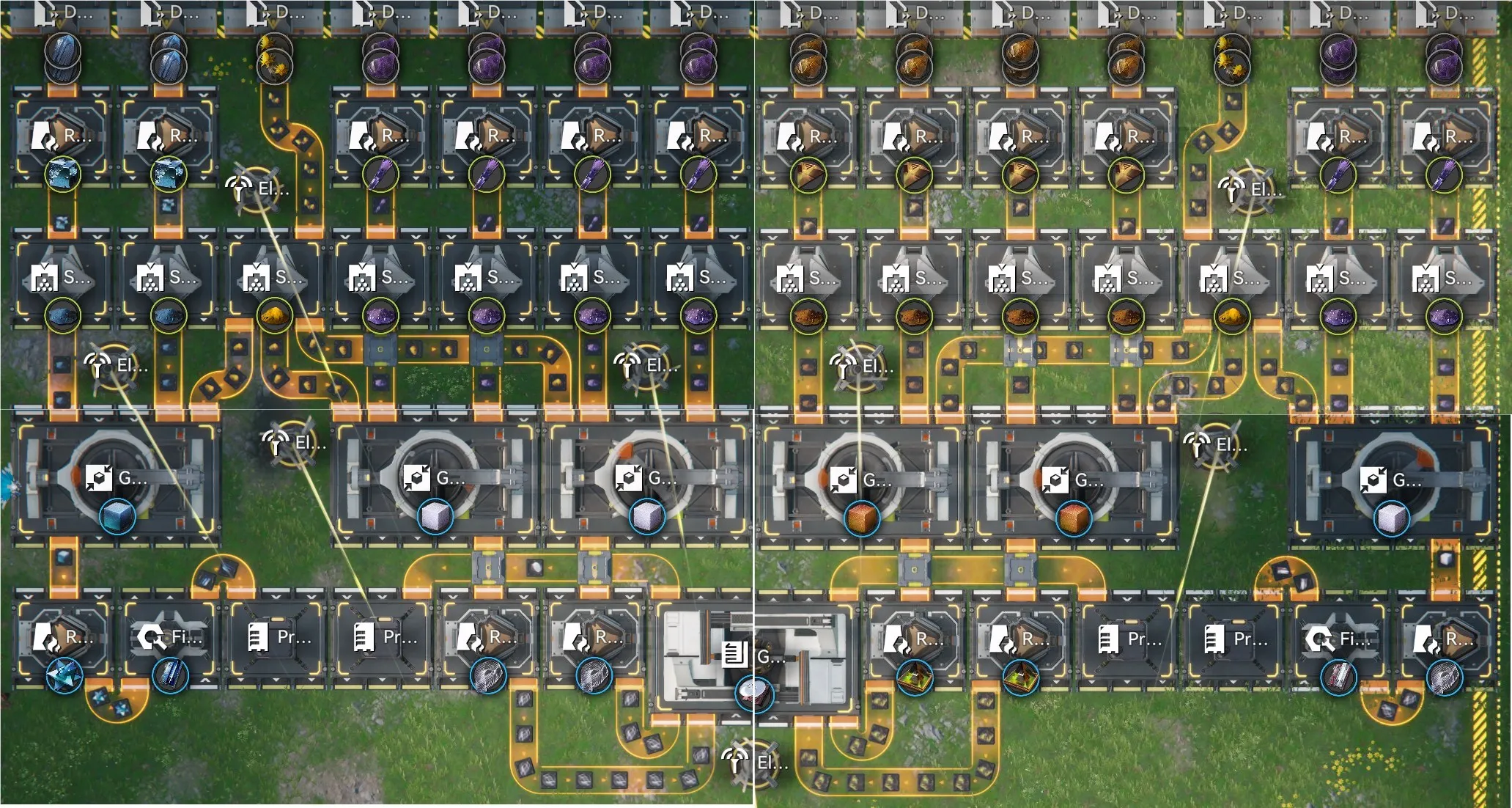The image size is (1512, 808).
Task: Select the blue star crystal product icon
Action: pyautogui.click(x=64, y=675)
